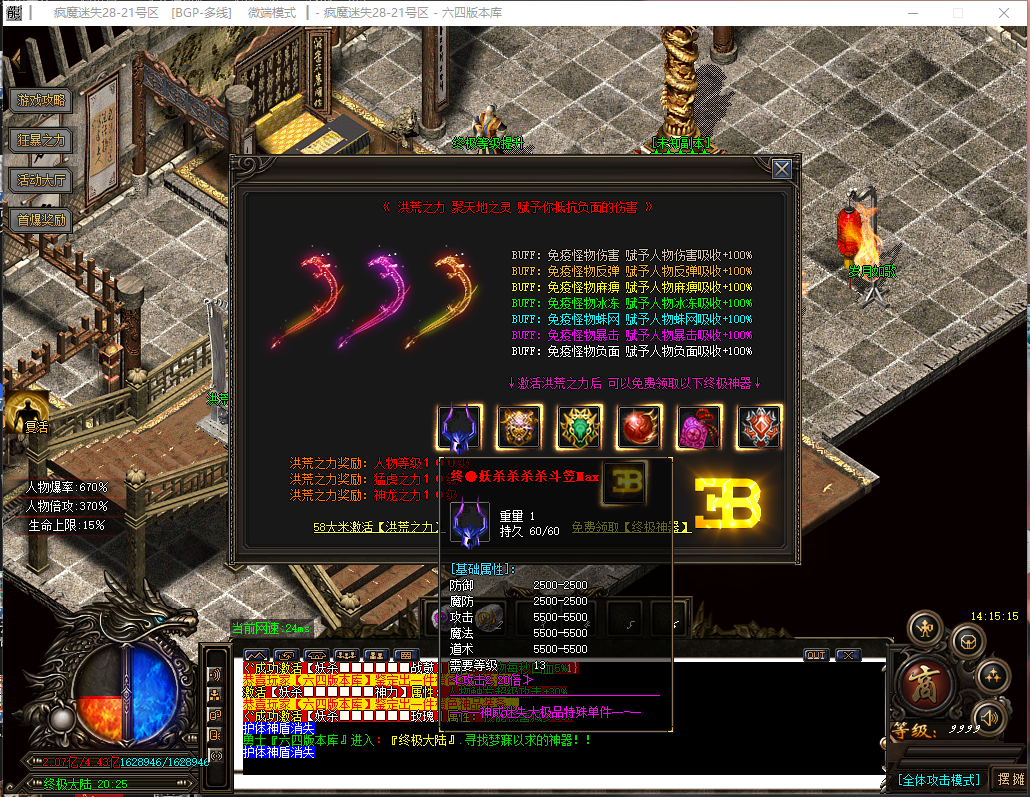Open the 游戏攻略 side button
1030x797 pixels.
[41, 100]
